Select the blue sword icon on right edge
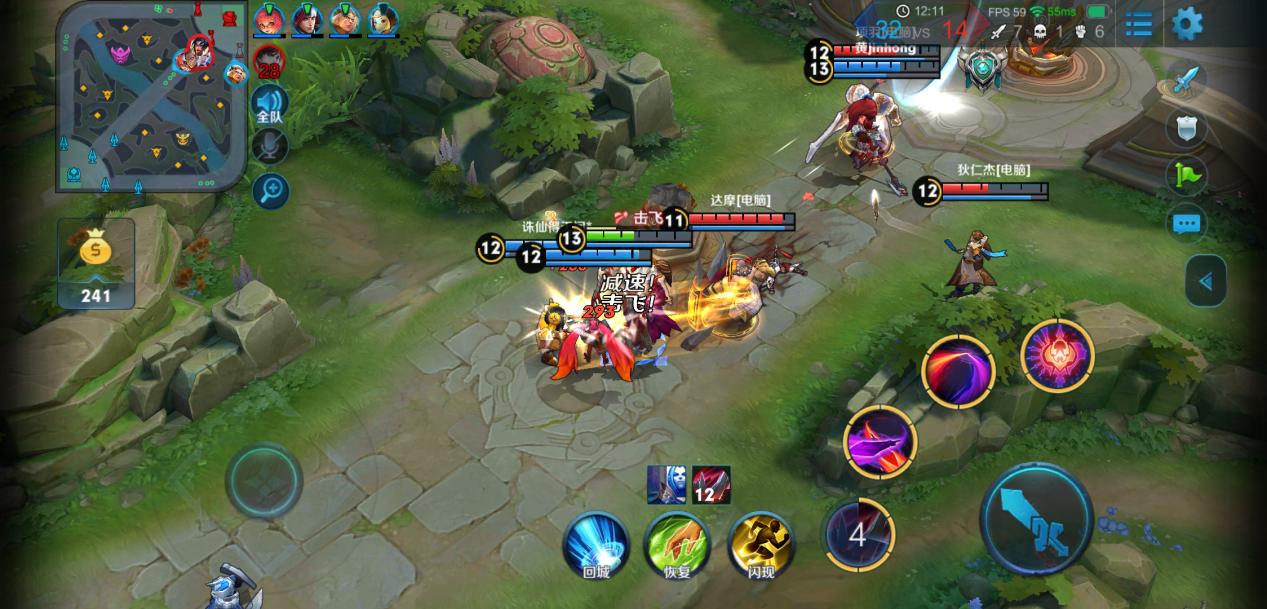This screenshot has width=1267, height=609. coord(1186,80)
